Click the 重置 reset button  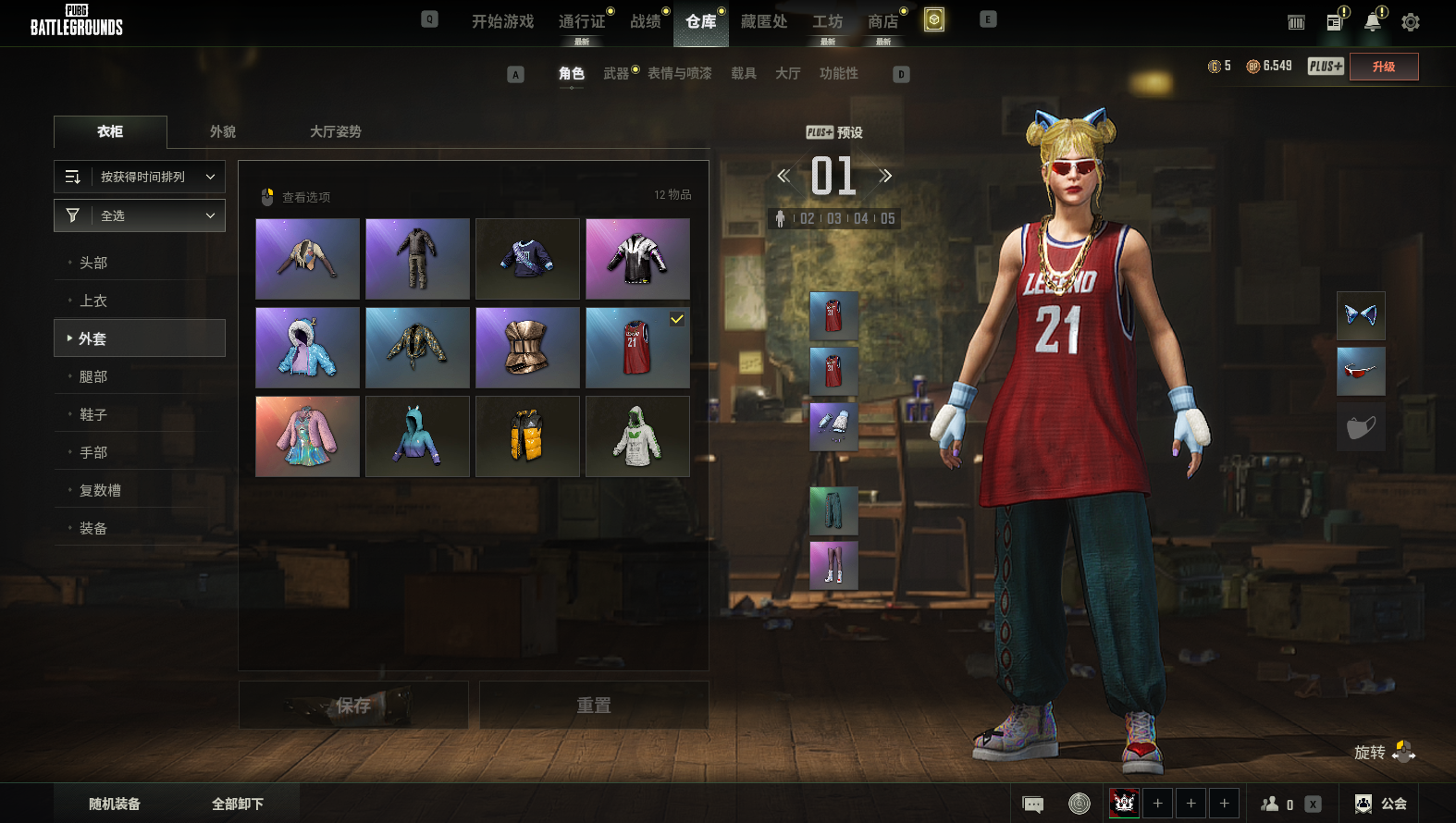(x=594, y=706)
